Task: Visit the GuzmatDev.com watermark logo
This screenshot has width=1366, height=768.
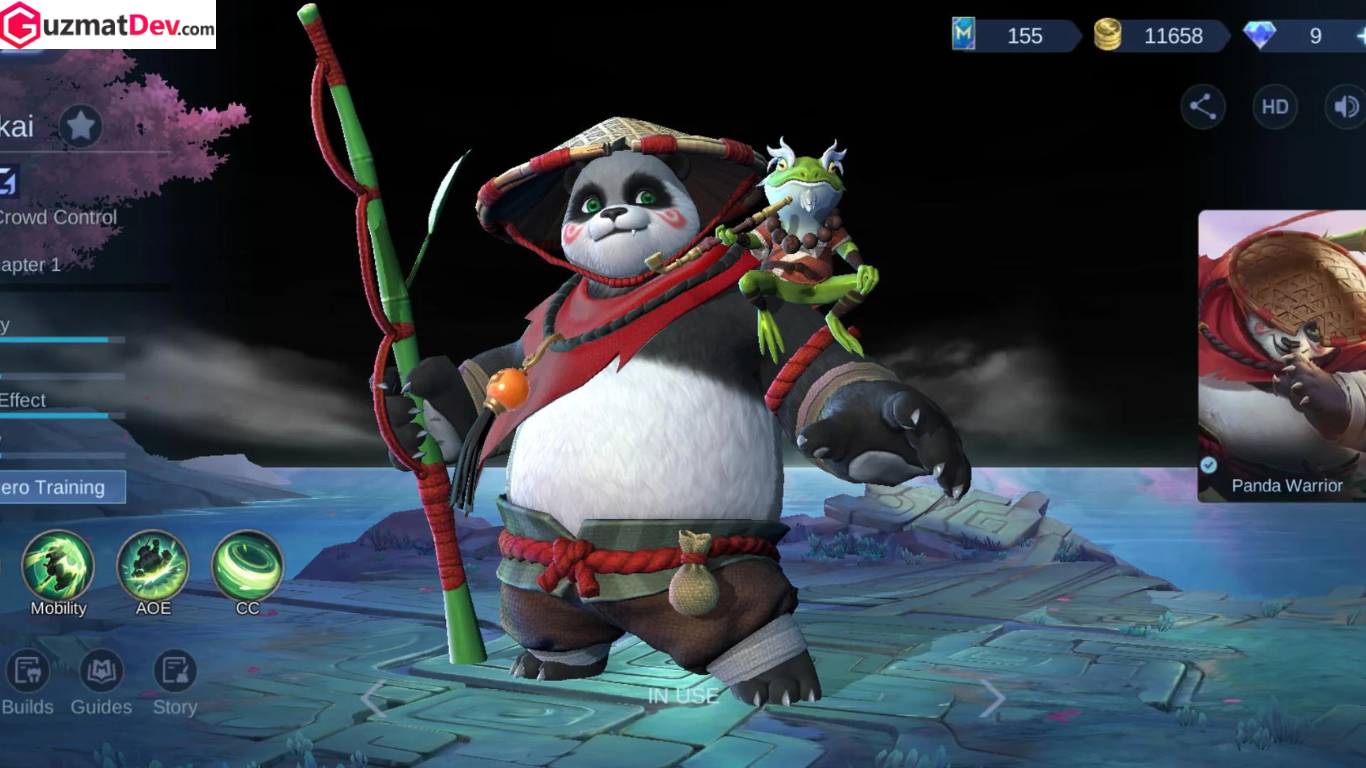Action: [x=107, y=25]
